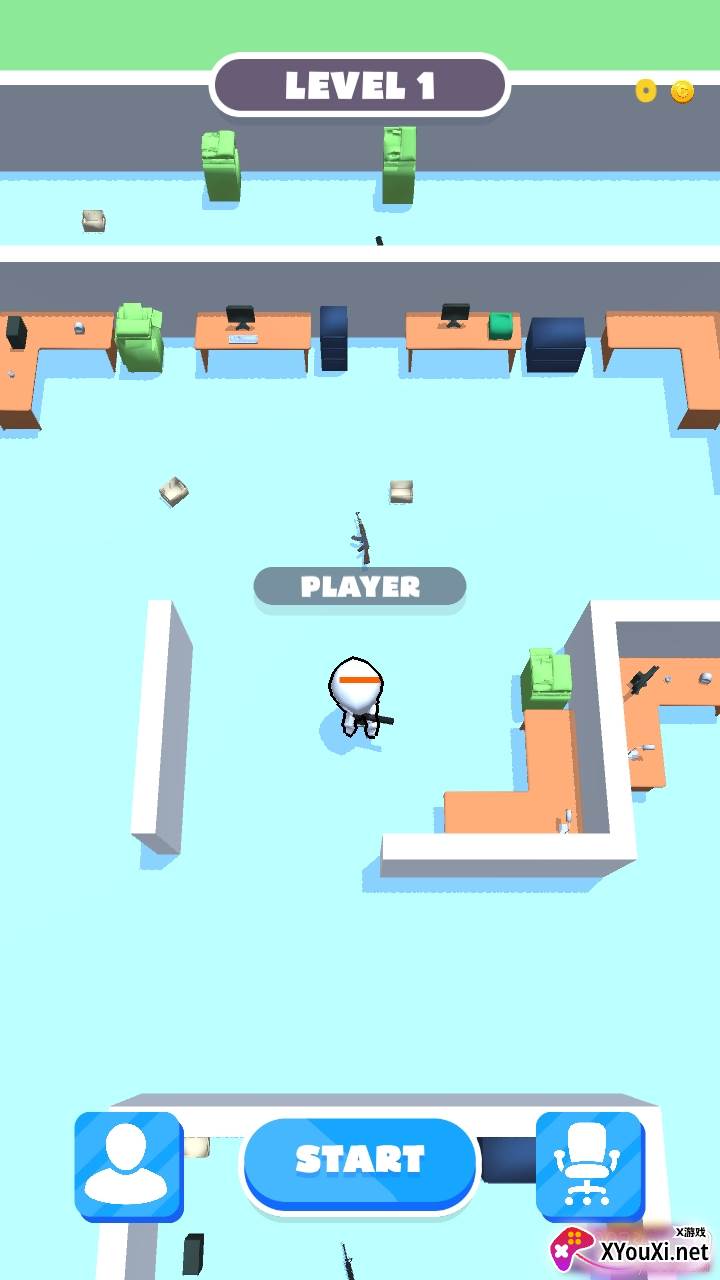Select the PLAYER name label
This screenshot has width=720, height=1280.
(360, 587)
